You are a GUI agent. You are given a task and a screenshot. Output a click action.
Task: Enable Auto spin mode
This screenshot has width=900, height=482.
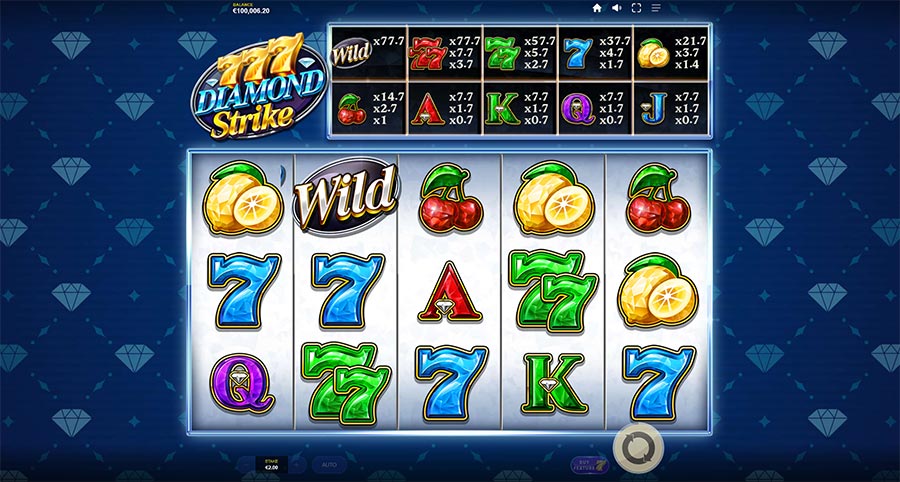click(x=328, y=465)
